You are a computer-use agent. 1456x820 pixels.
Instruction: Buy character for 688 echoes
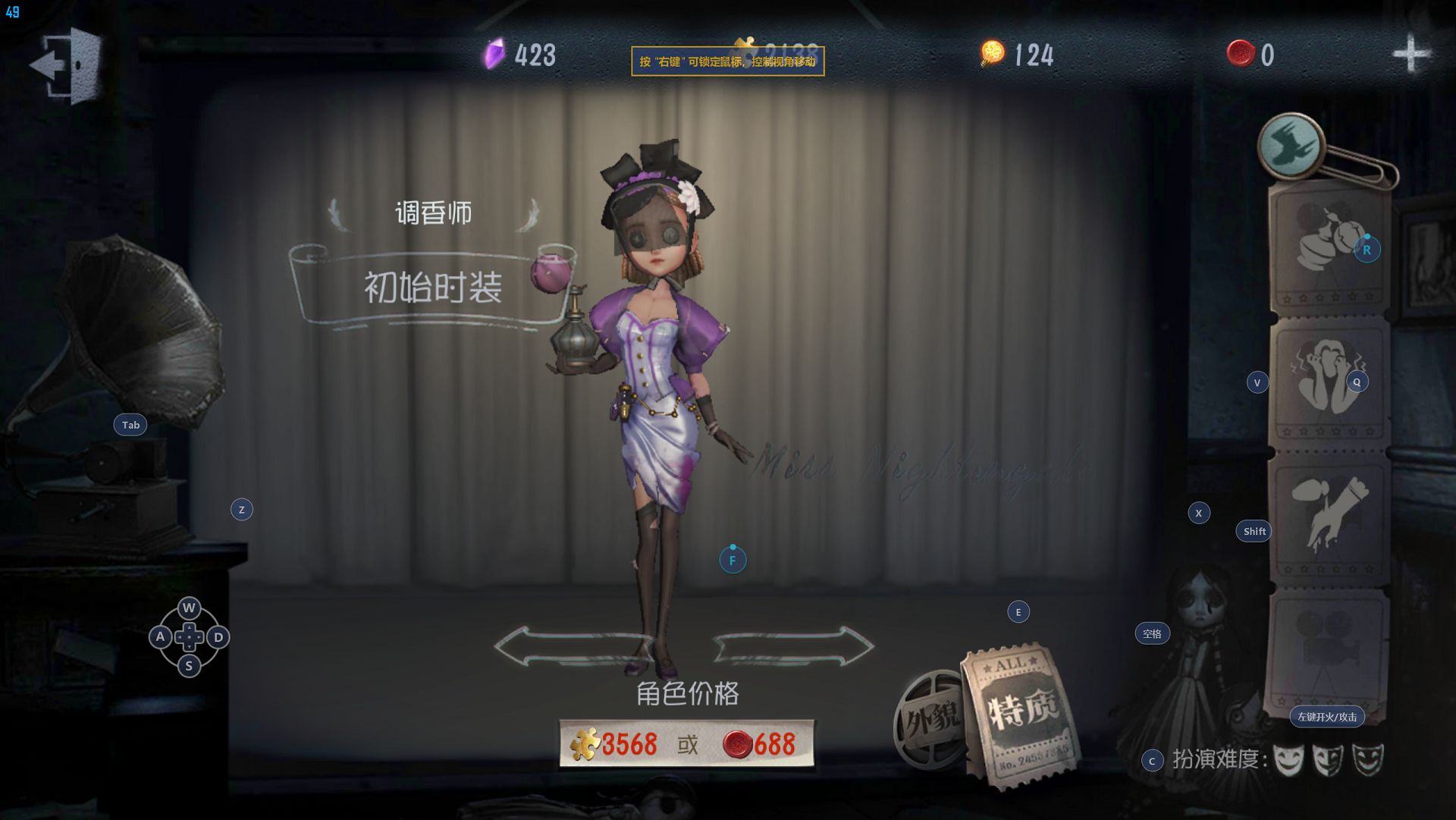coord(760,744)
